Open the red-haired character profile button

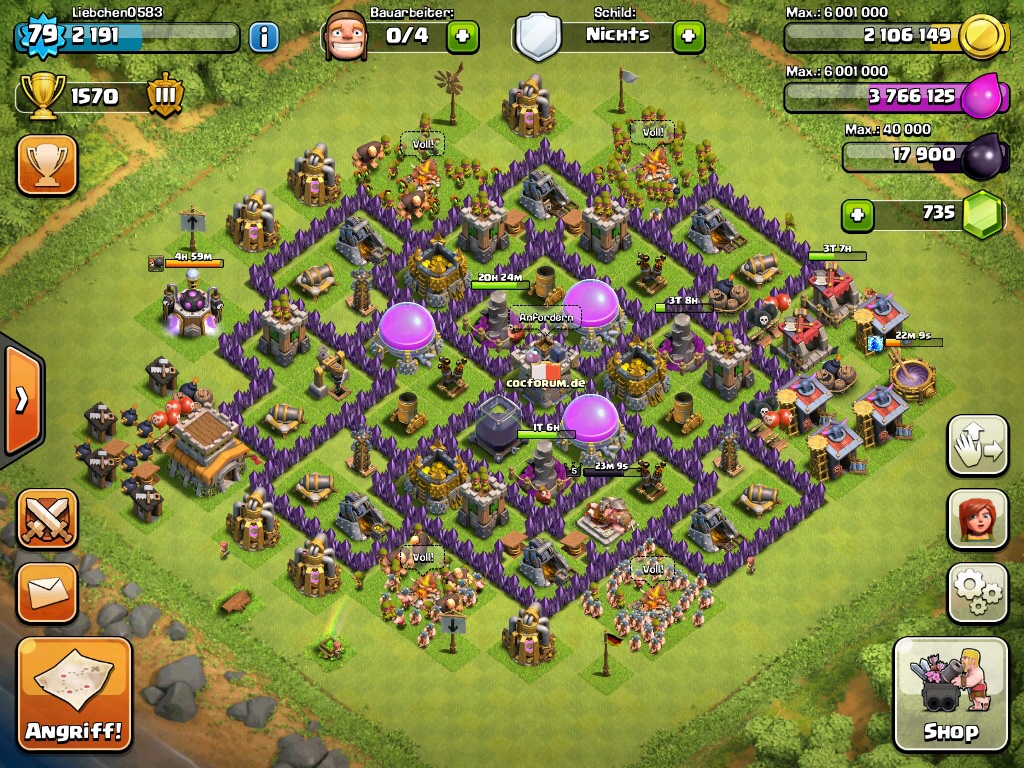click(977, 519)
